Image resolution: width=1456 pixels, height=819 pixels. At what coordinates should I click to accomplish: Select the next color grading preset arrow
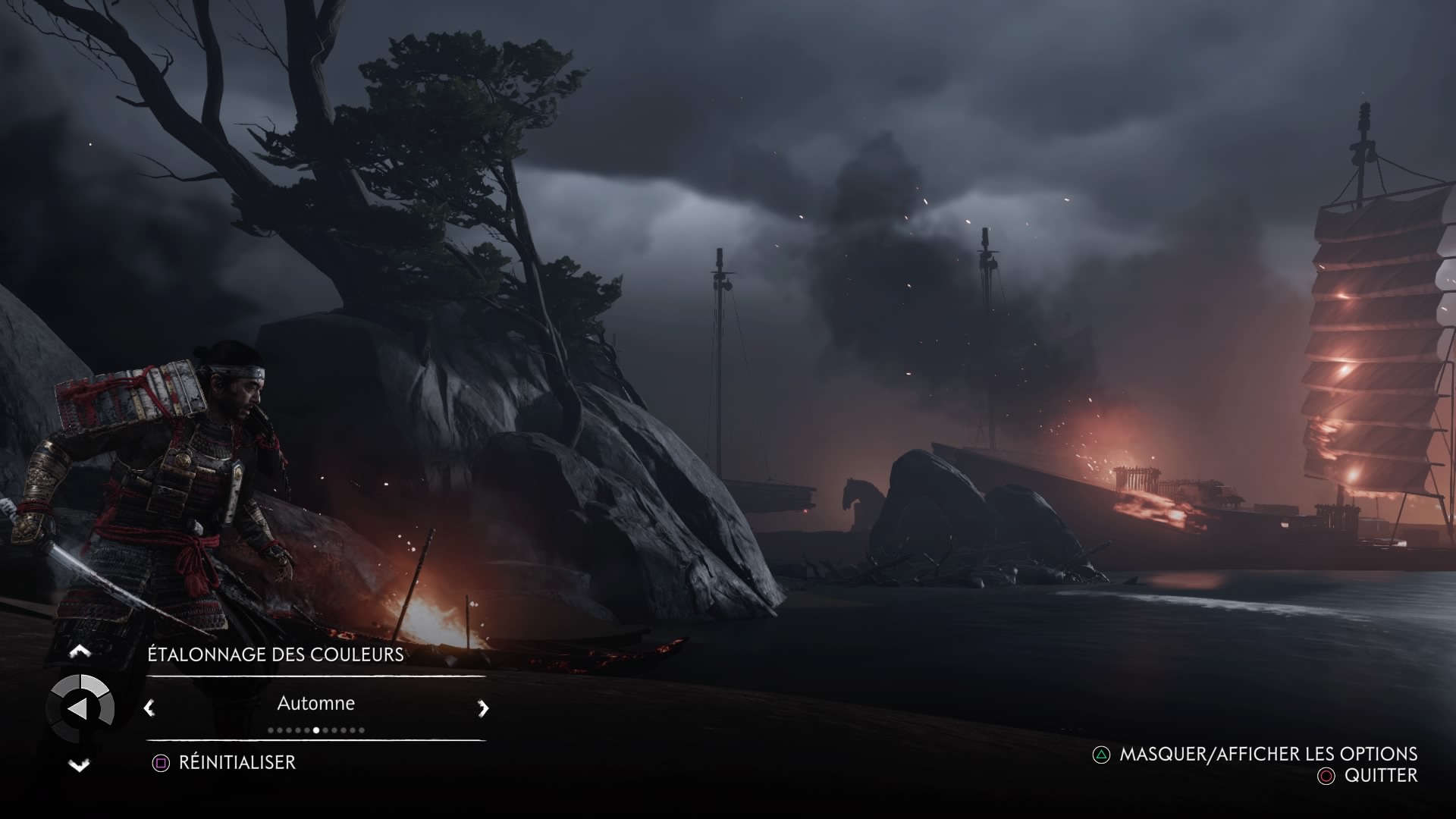[x=483, y=708]
